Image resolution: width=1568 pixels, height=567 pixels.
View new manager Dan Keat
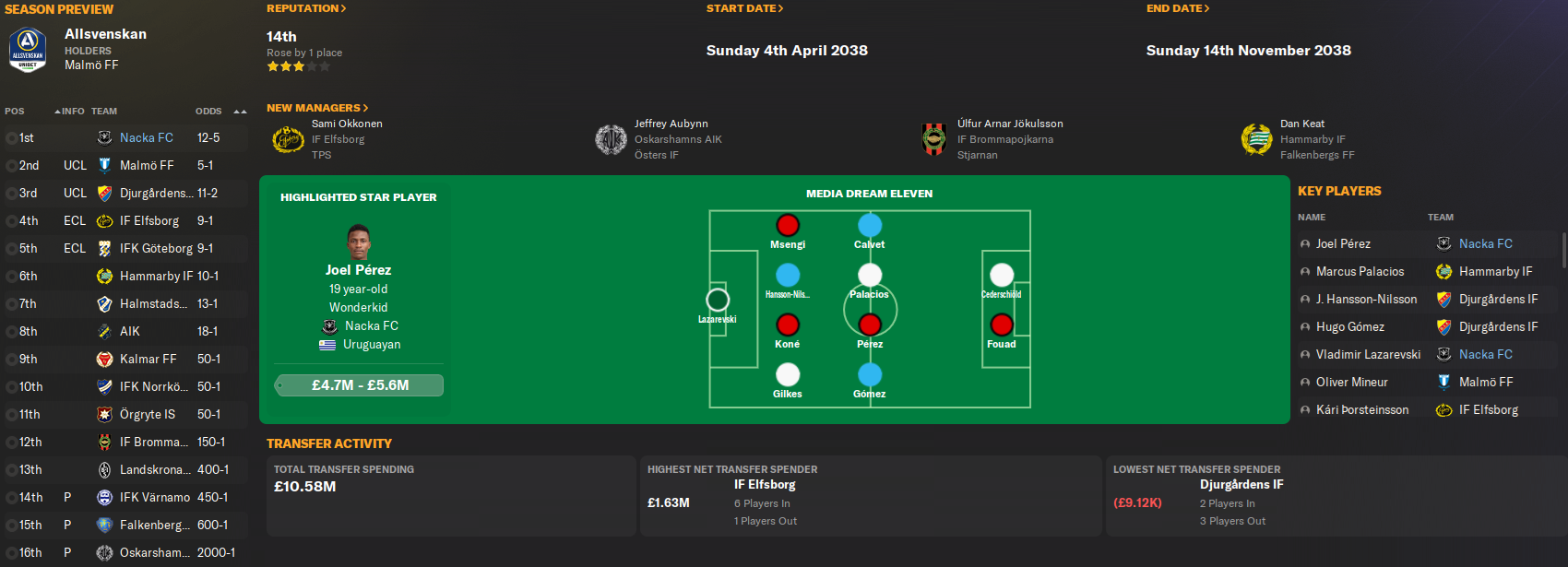coord(1301,124)
